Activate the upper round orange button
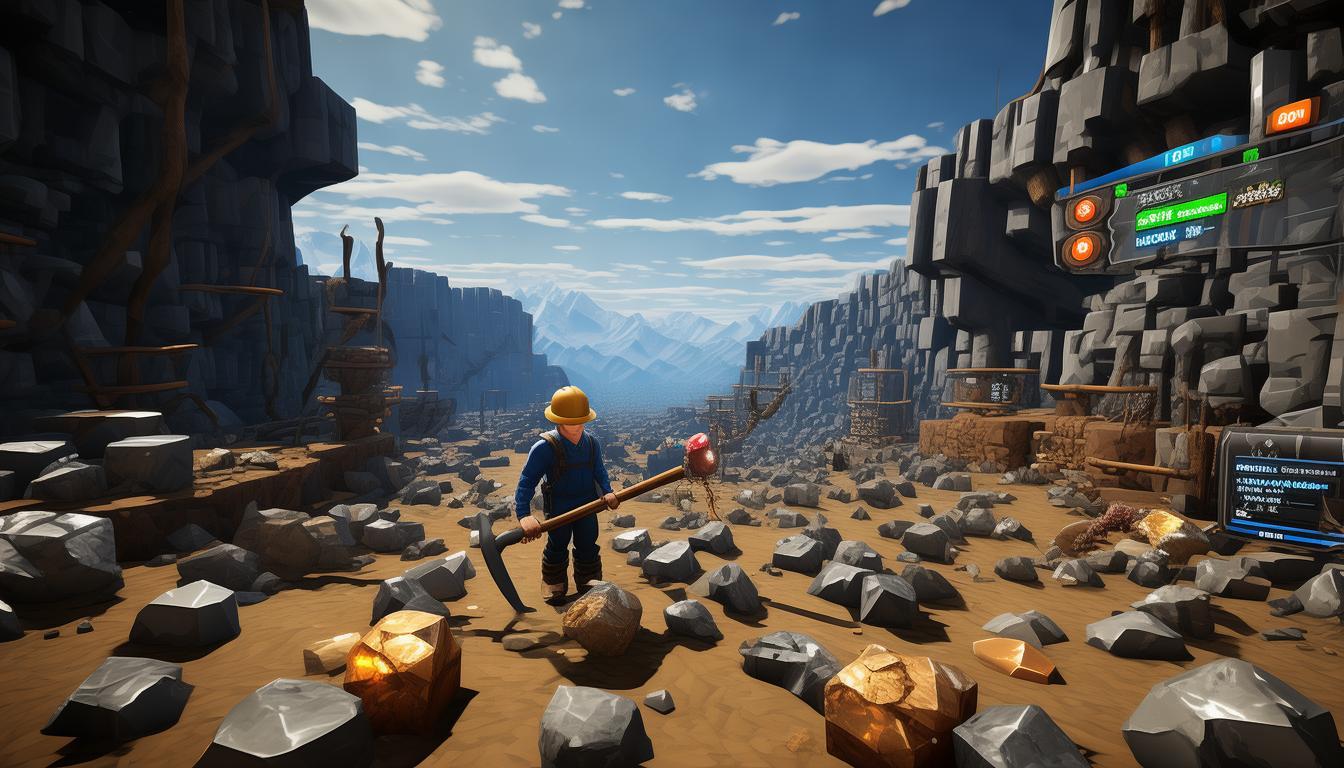 point(1084,211)
